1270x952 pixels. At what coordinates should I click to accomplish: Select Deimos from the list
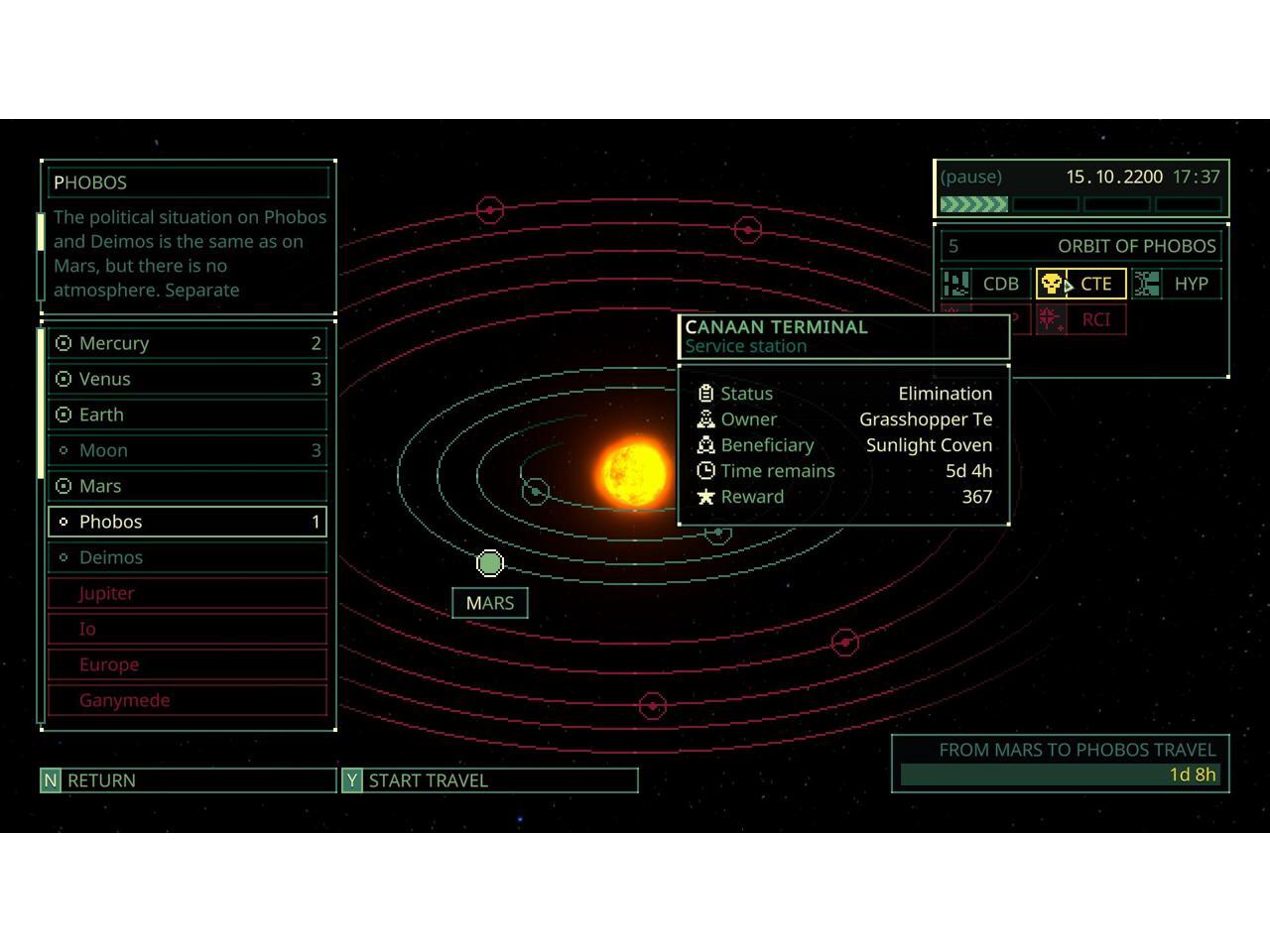188,557
